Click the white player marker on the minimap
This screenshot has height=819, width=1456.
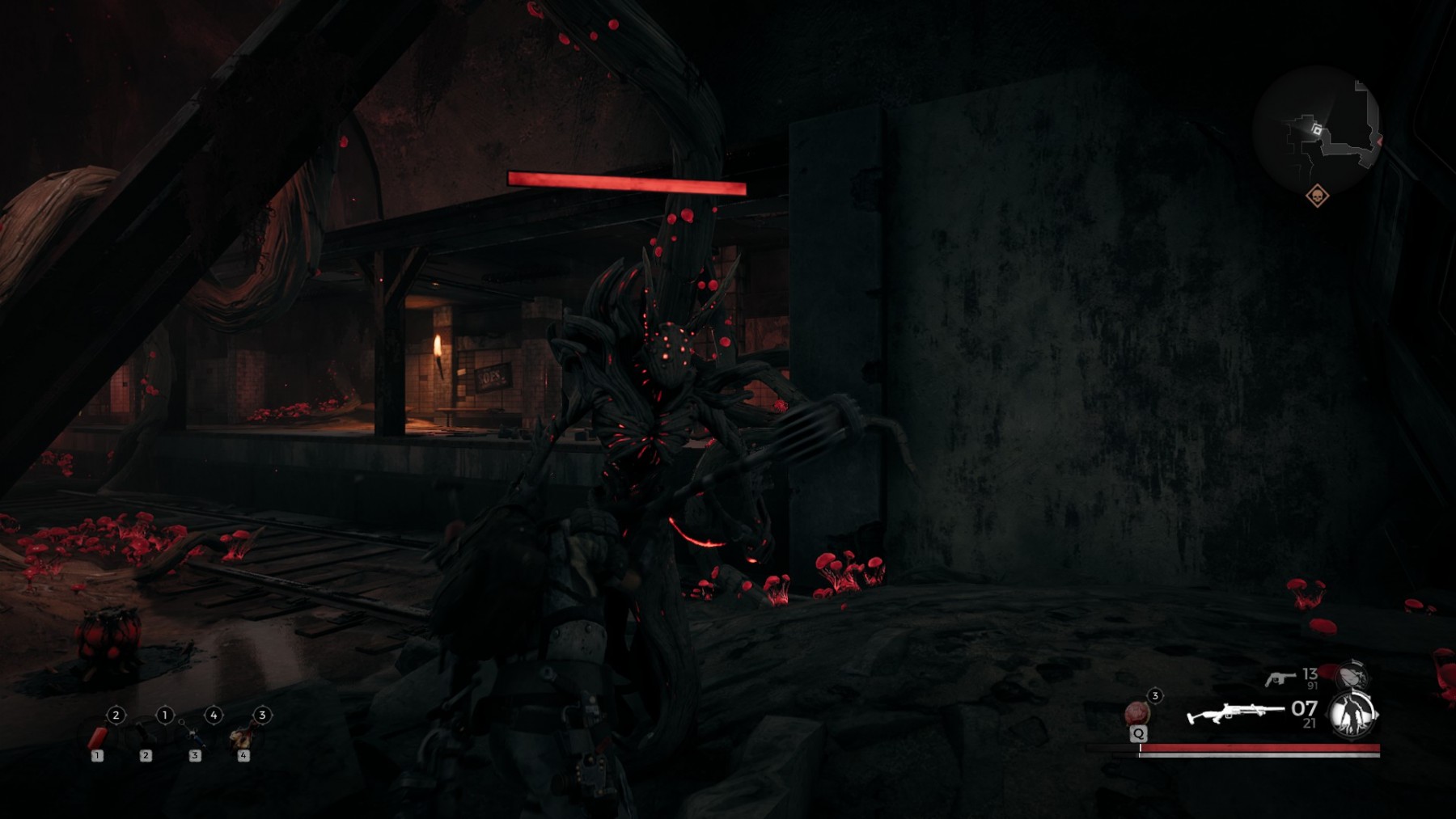pyautogui.click(x=1317, y=129)
